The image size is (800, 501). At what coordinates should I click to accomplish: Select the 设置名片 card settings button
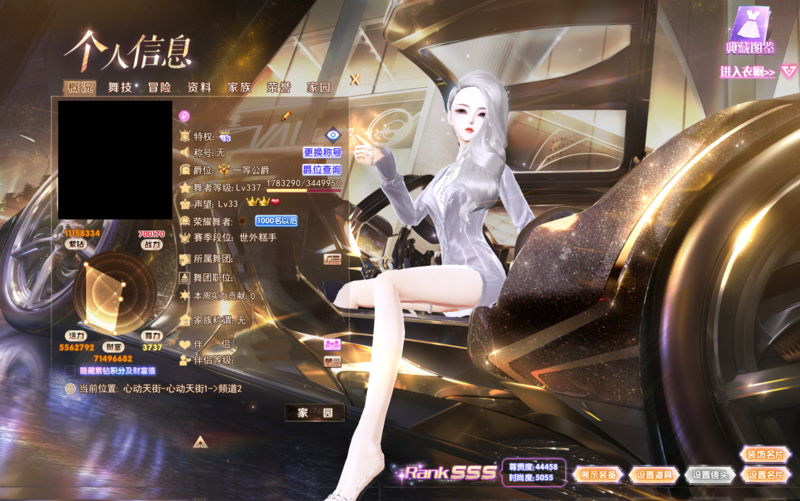766,475
